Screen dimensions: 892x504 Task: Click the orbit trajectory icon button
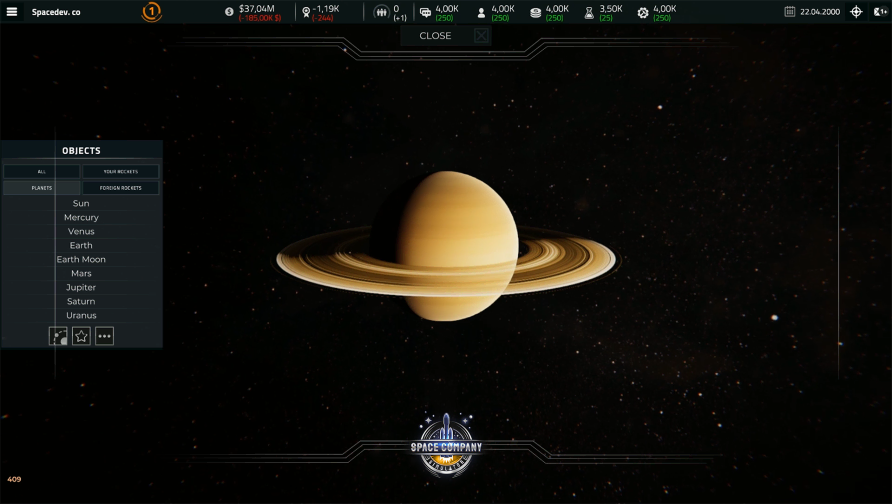click(59, 336)
